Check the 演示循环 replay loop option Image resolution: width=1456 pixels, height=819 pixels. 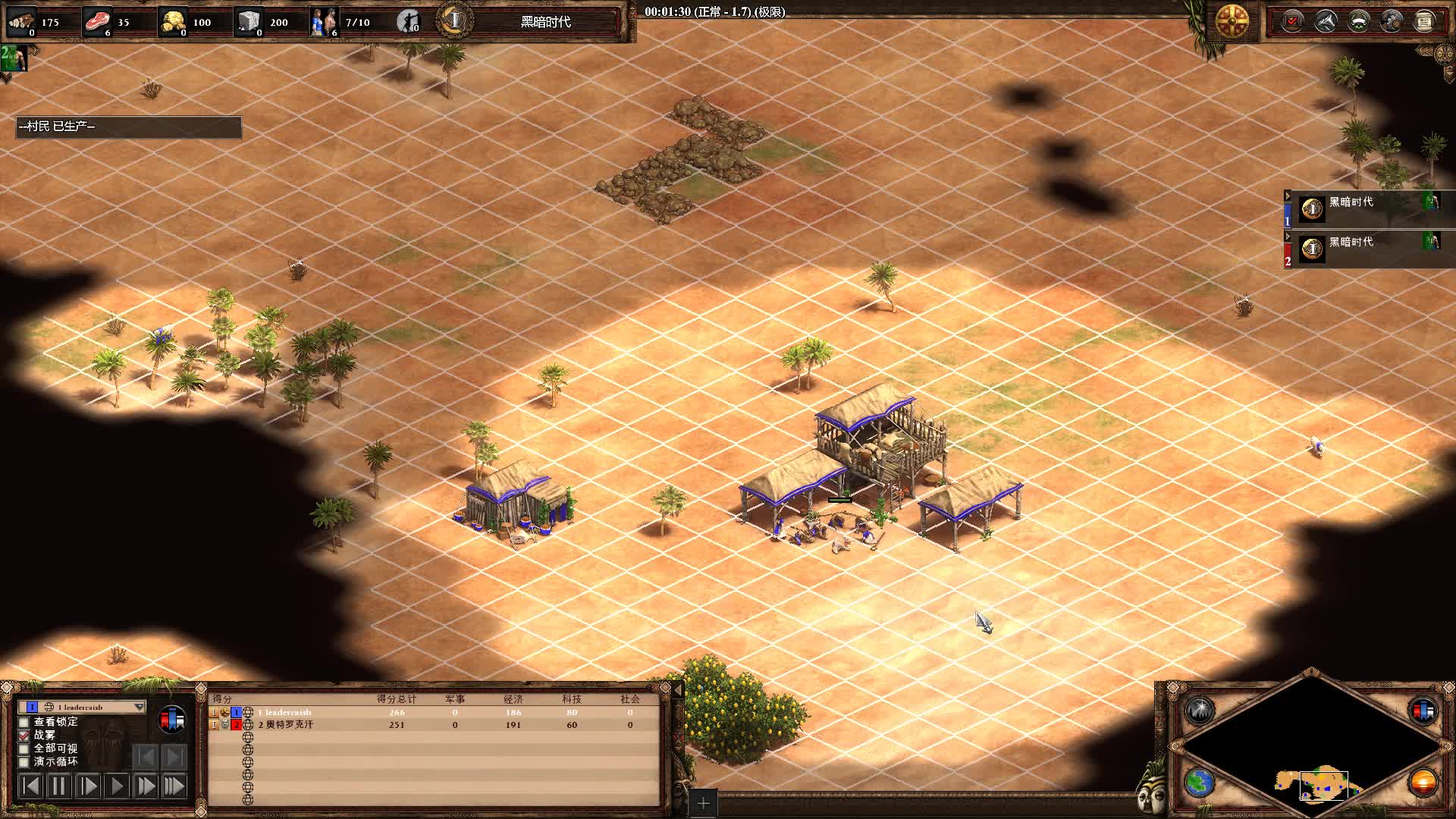click(24, 761)
